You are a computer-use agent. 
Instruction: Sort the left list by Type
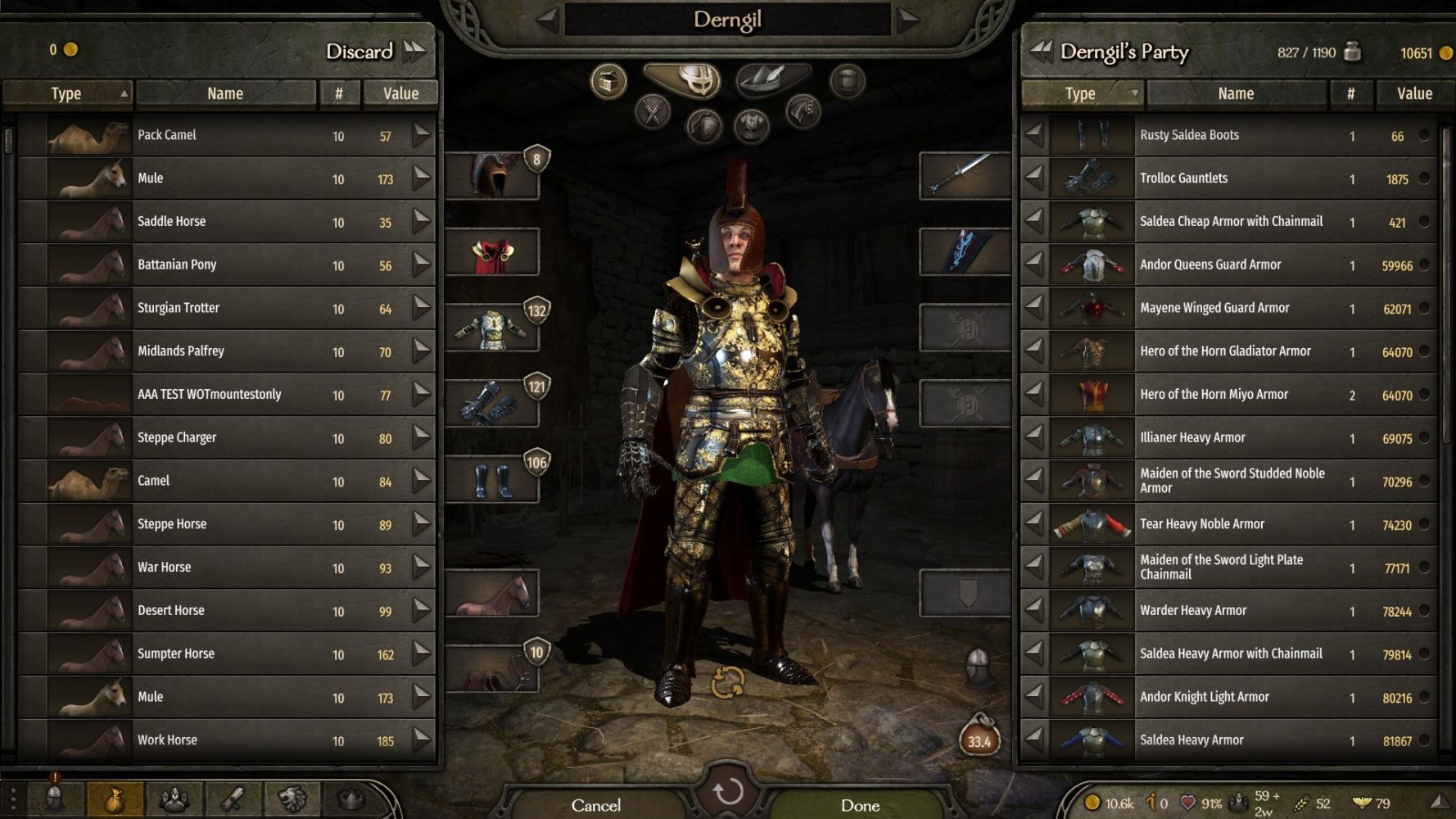click(x=66, y=93)
